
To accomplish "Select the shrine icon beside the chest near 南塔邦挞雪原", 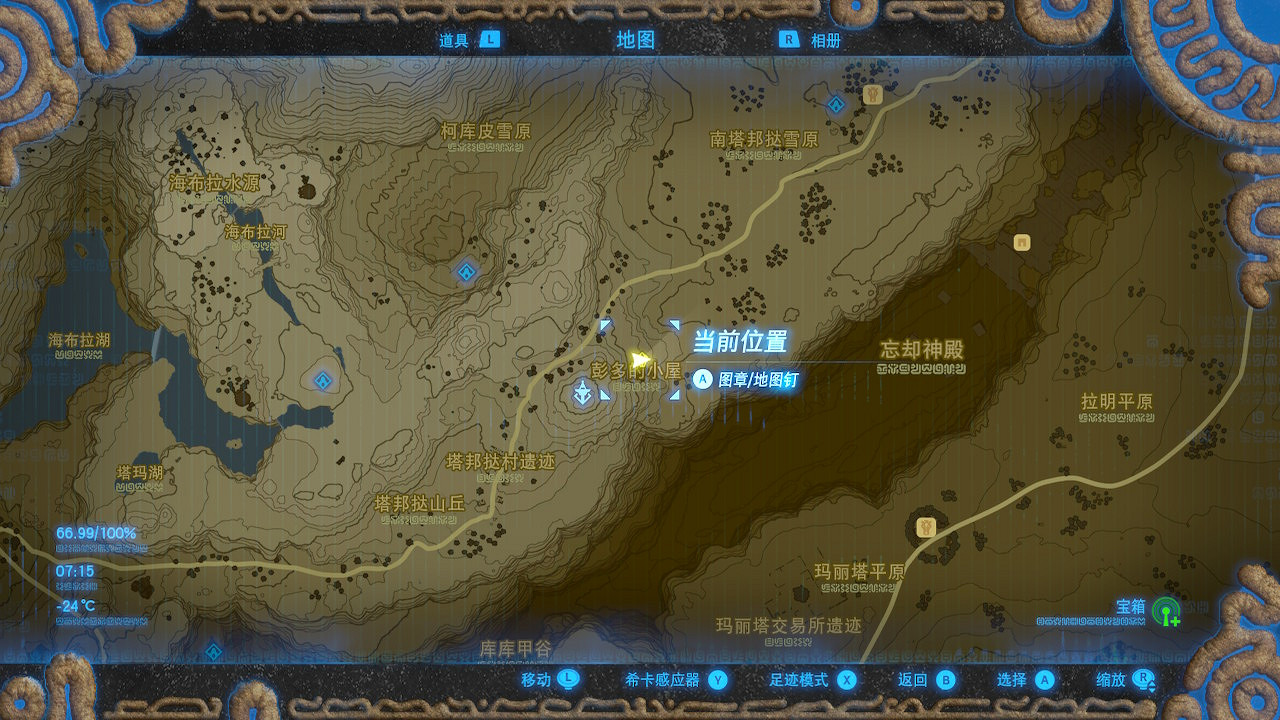I will pyautogui.click(x=835, y=104).
